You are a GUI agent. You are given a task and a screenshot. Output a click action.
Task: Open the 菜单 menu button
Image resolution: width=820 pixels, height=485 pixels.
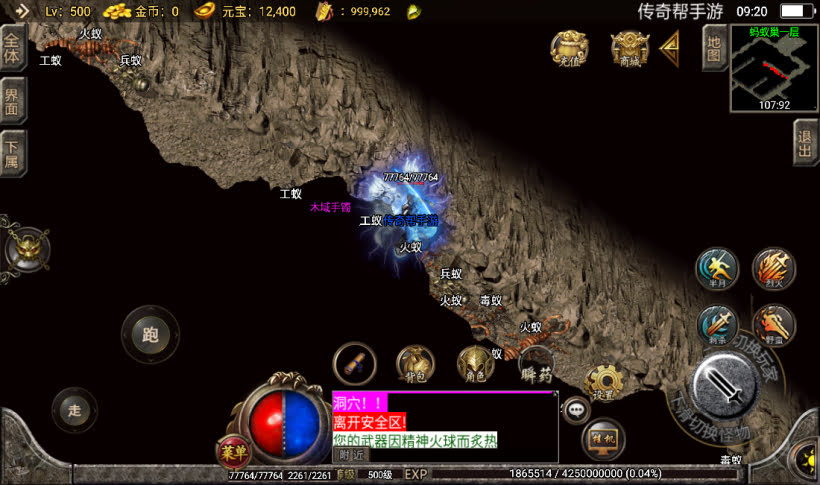coord(231,452)
